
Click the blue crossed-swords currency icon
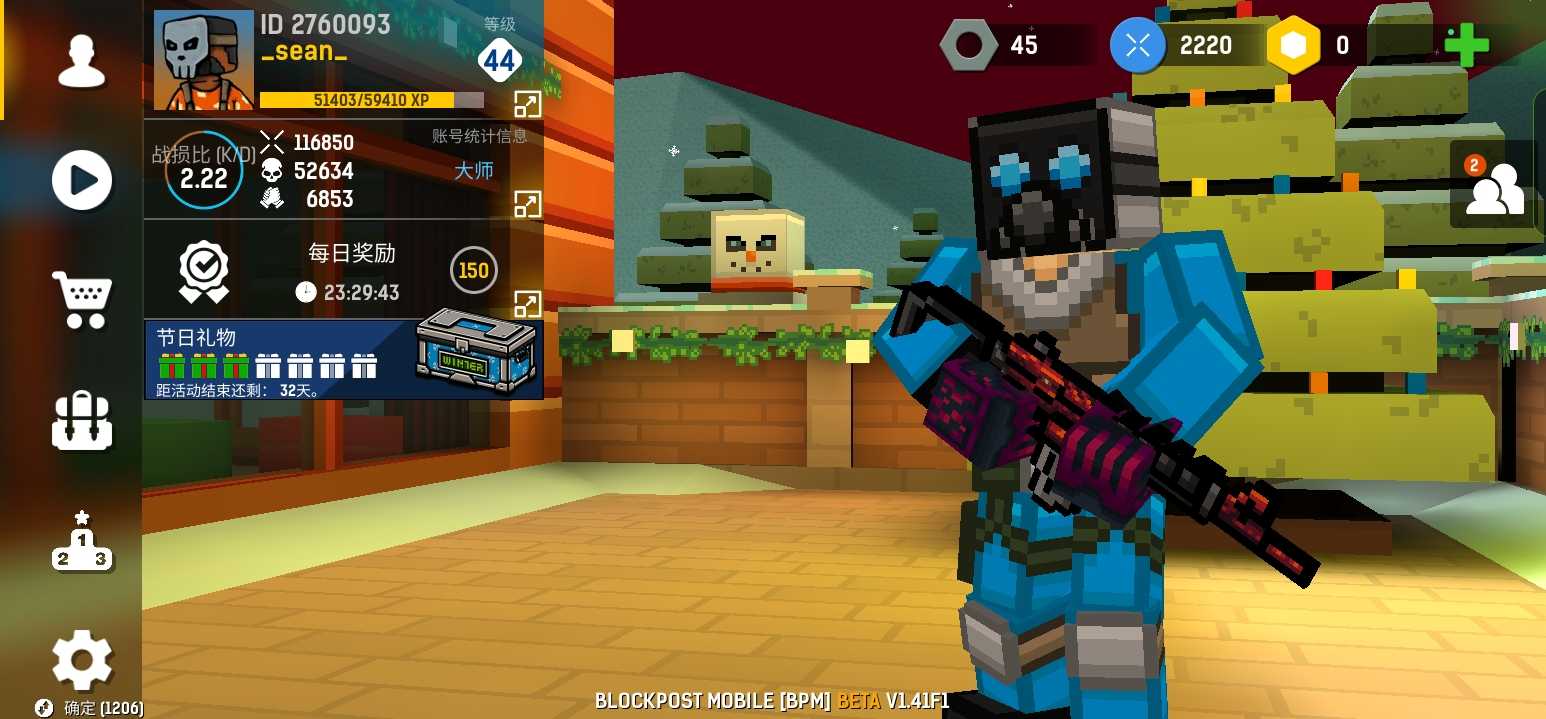point(1138,45)
